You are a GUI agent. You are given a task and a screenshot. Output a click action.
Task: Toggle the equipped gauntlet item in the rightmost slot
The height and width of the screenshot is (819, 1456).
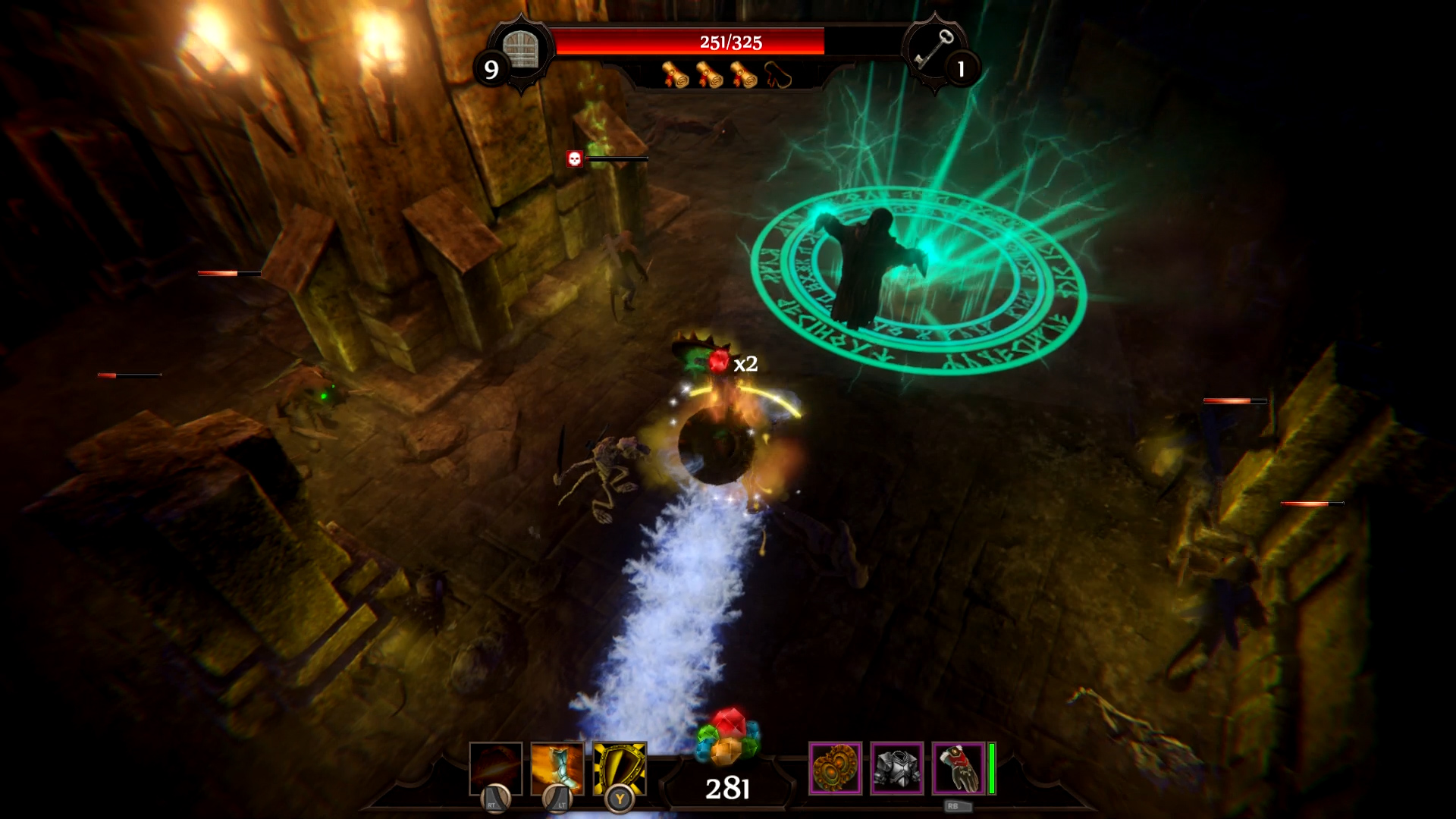957,770
